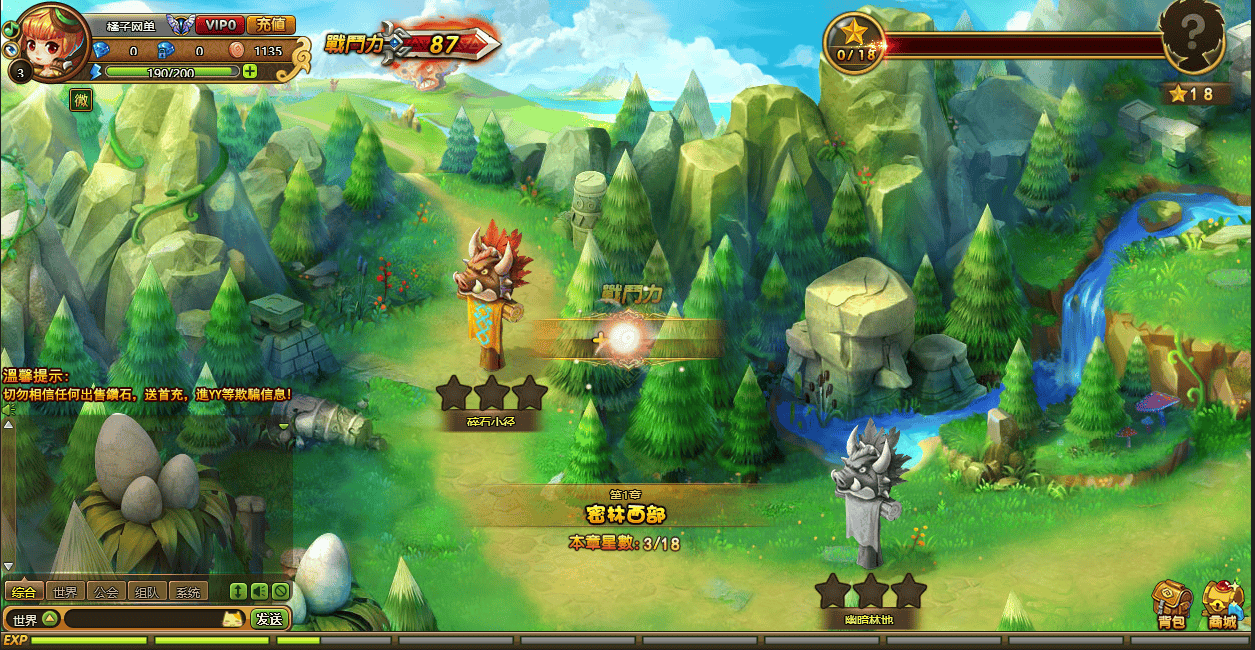Open the cat emoji picker

[x=233, y=619]
